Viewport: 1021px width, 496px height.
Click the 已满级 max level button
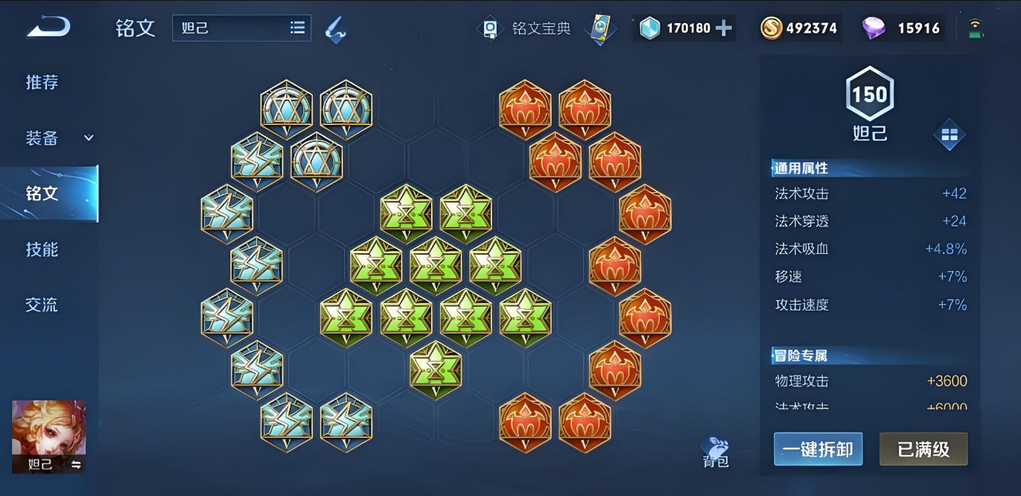click(924, 449)
